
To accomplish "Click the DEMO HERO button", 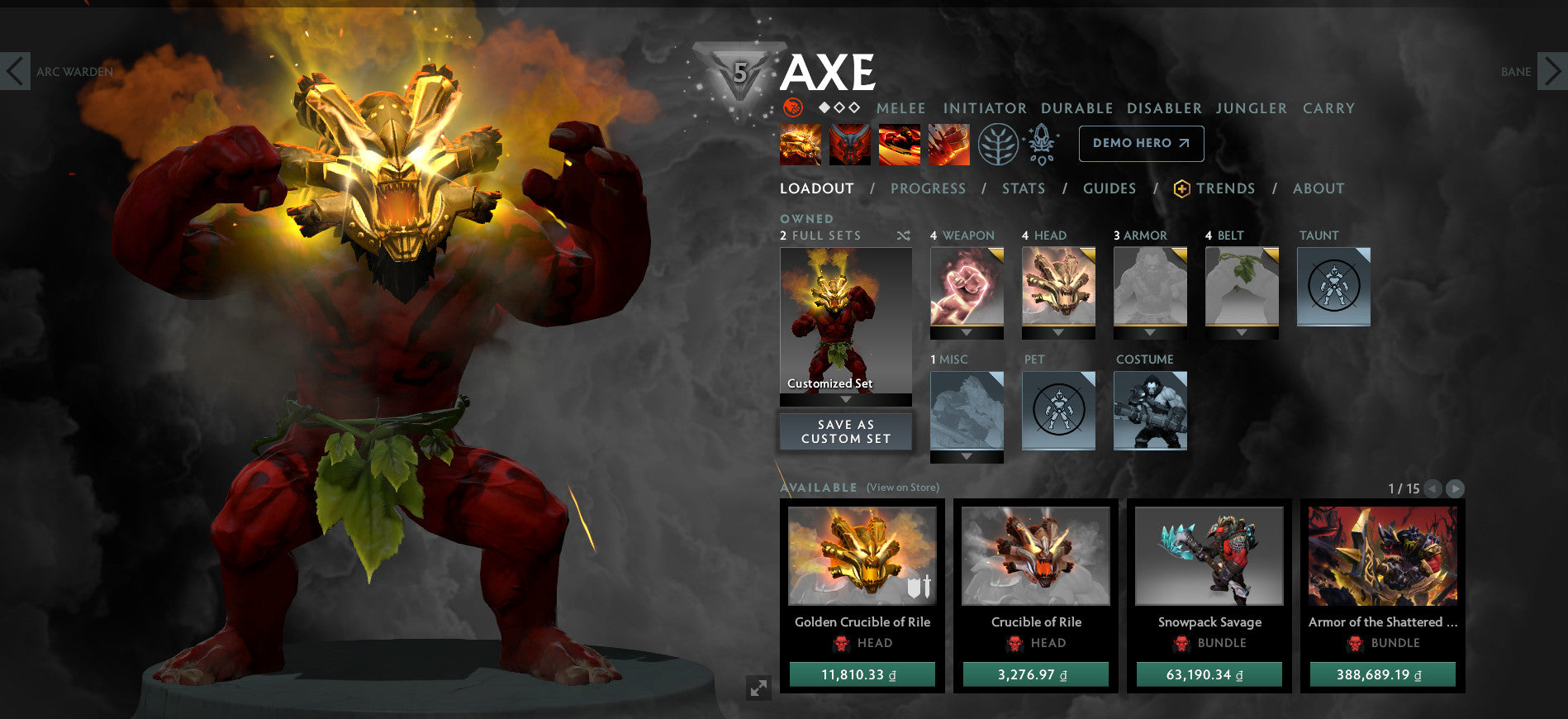I will (x=1140, y=142).
